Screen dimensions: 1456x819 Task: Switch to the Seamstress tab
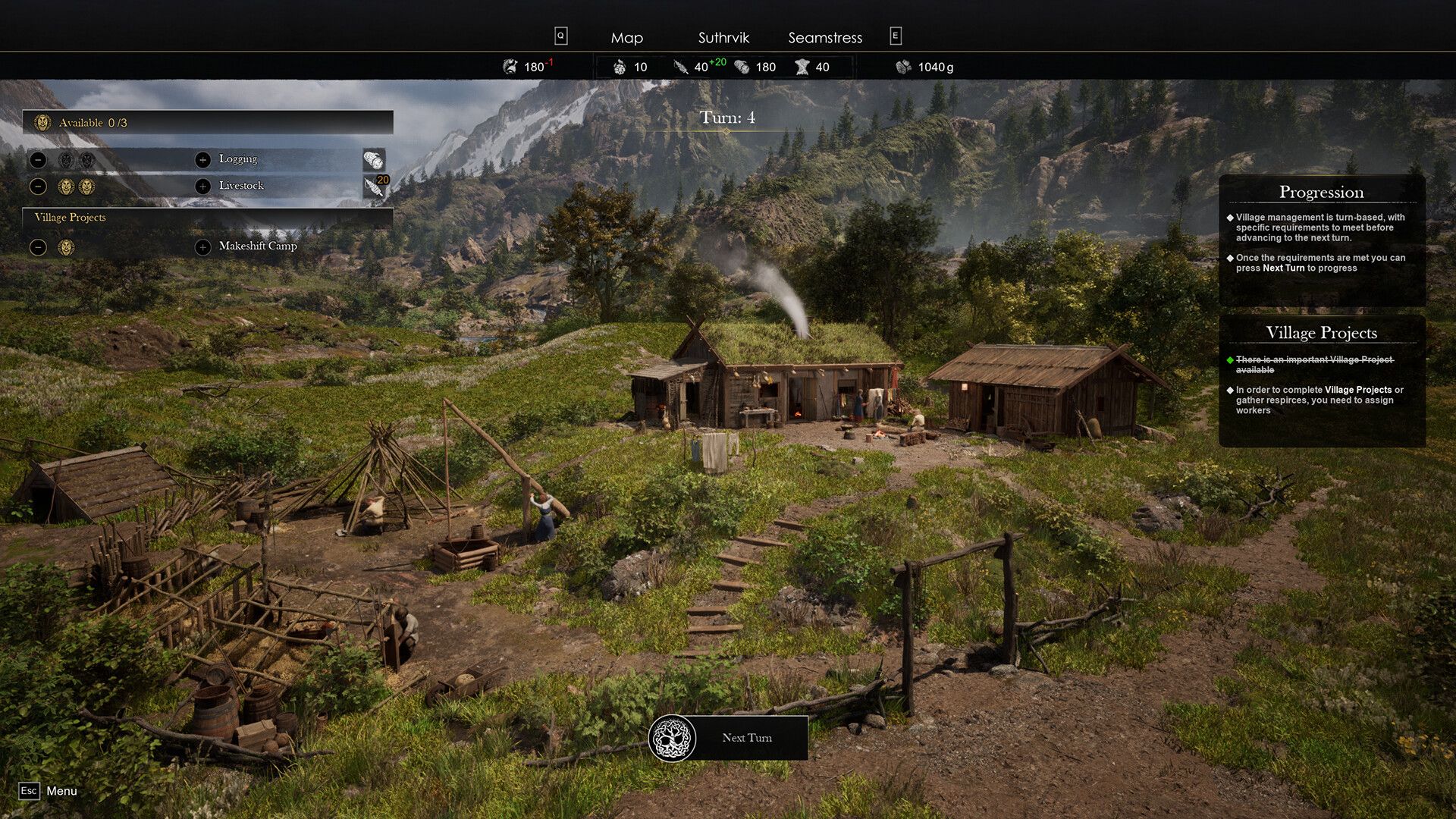point(825,37)
